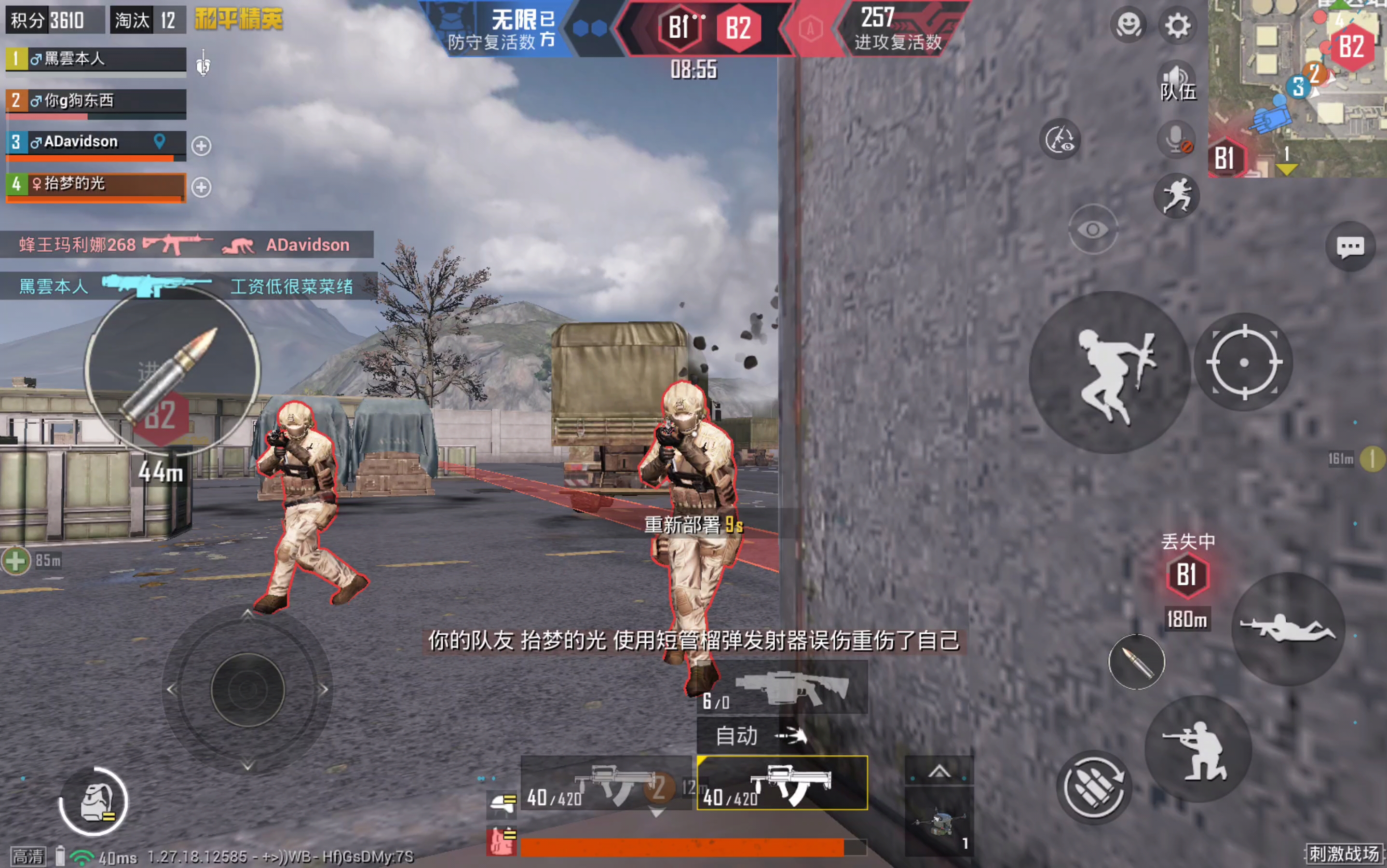Fire using the small bullet button
This screenshot has width=1387, height=868.
1136,662
